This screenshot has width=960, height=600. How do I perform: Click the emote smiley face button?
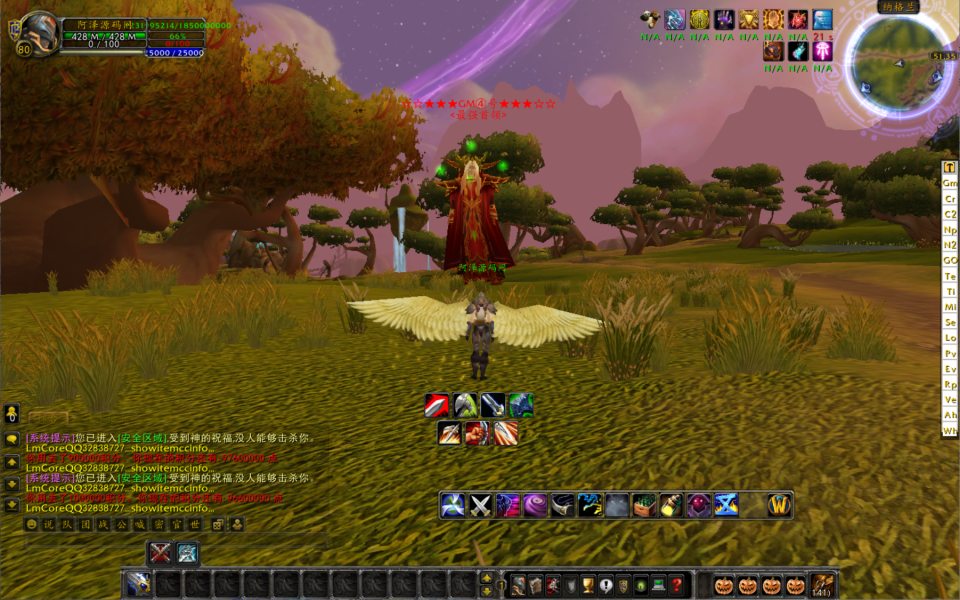[x=31, y=524]
